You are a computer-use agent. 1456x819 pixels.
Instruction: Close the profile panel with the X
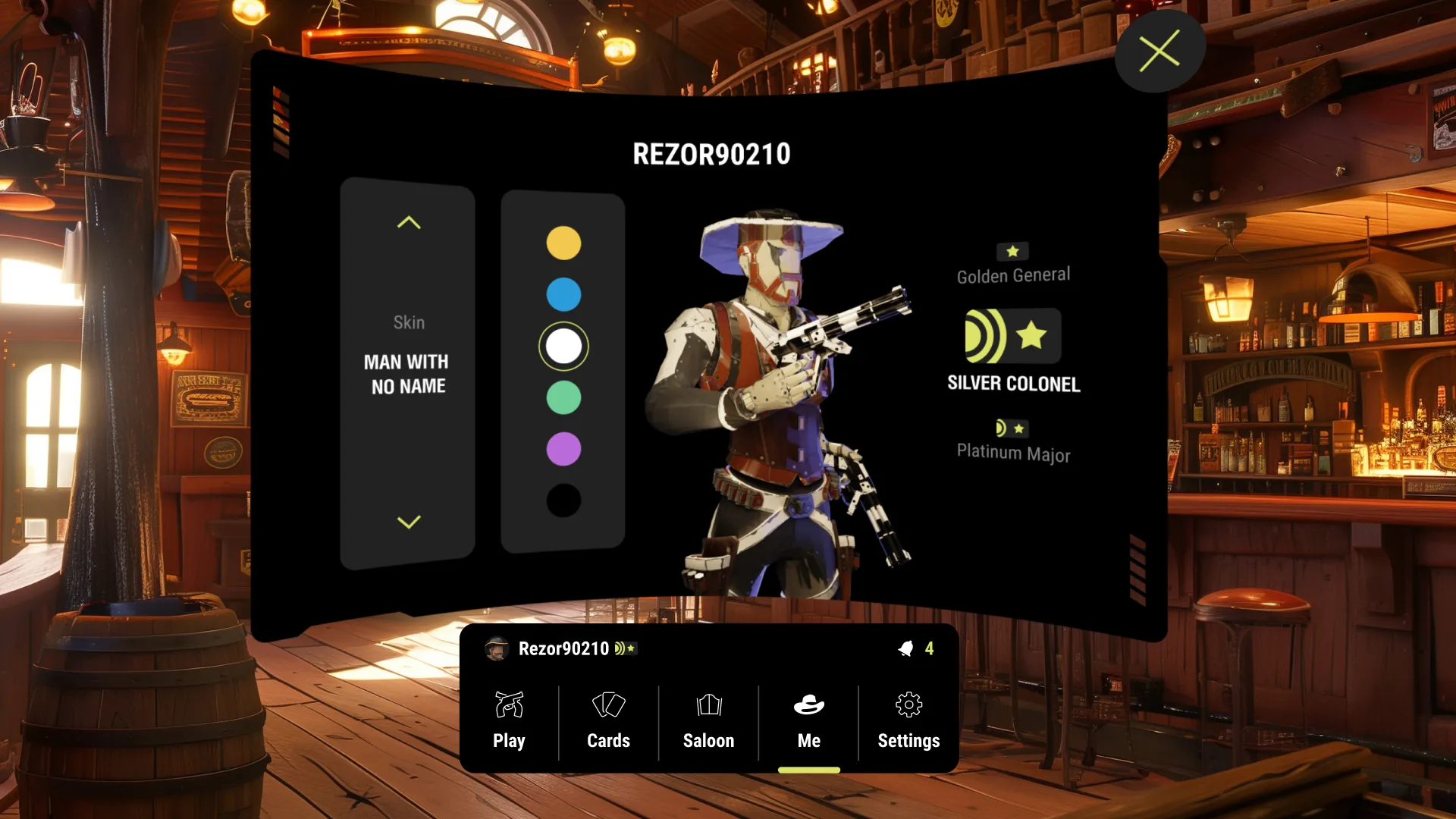[x=1159, y=51]
